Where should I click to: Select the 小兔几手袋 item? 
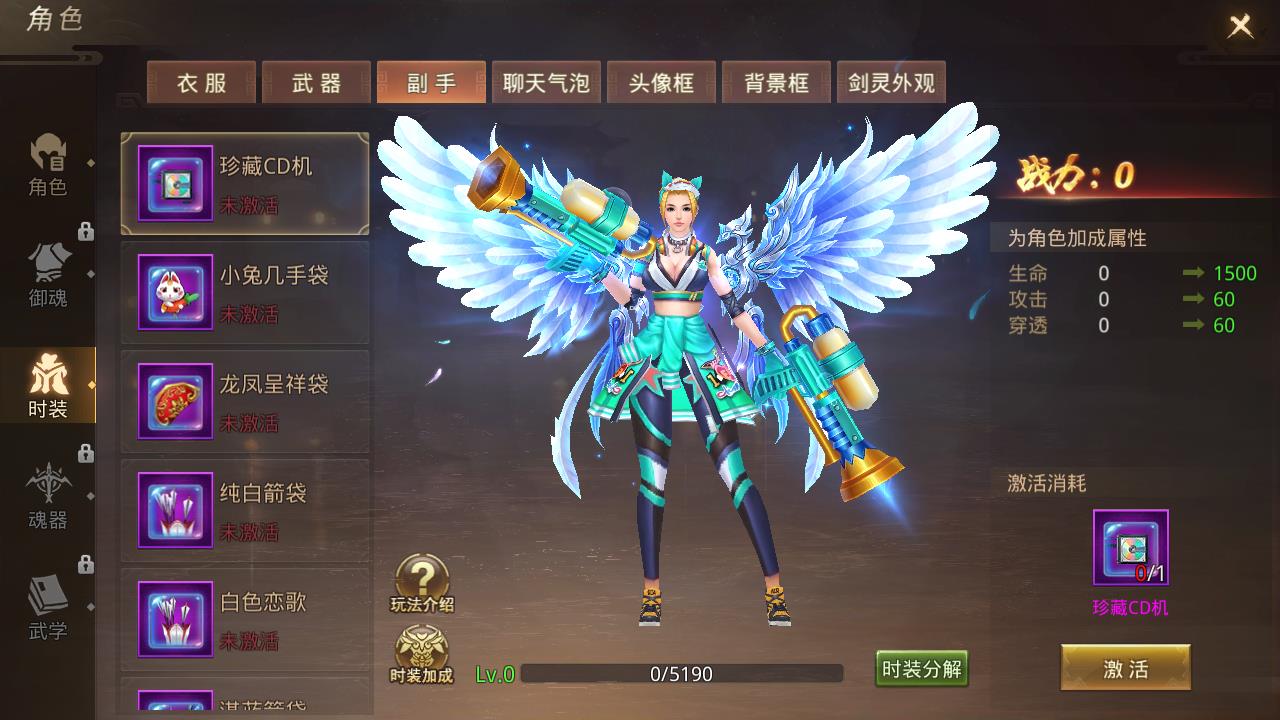(245, 292)
